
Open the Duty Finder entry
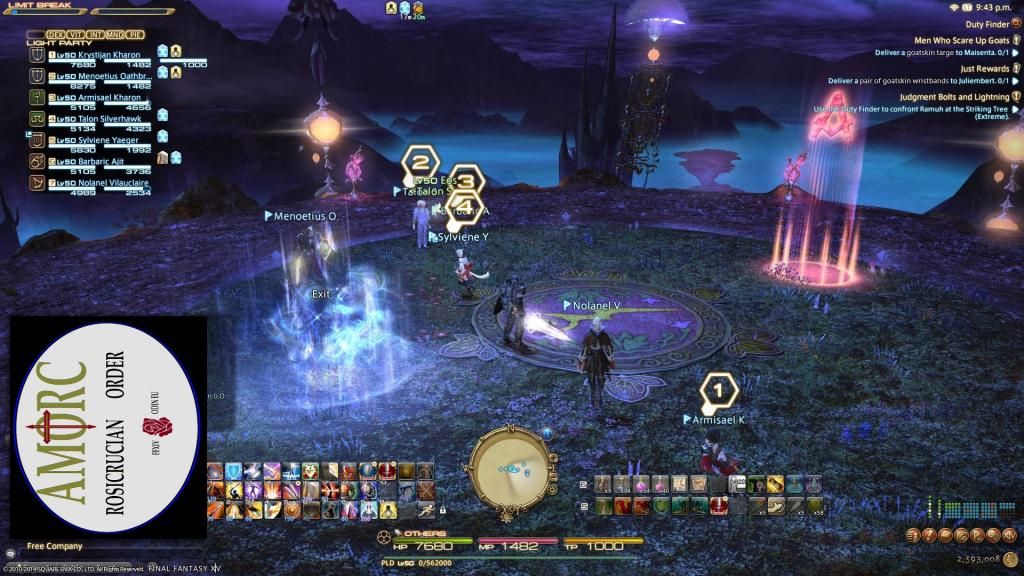[x=986, y=23]
